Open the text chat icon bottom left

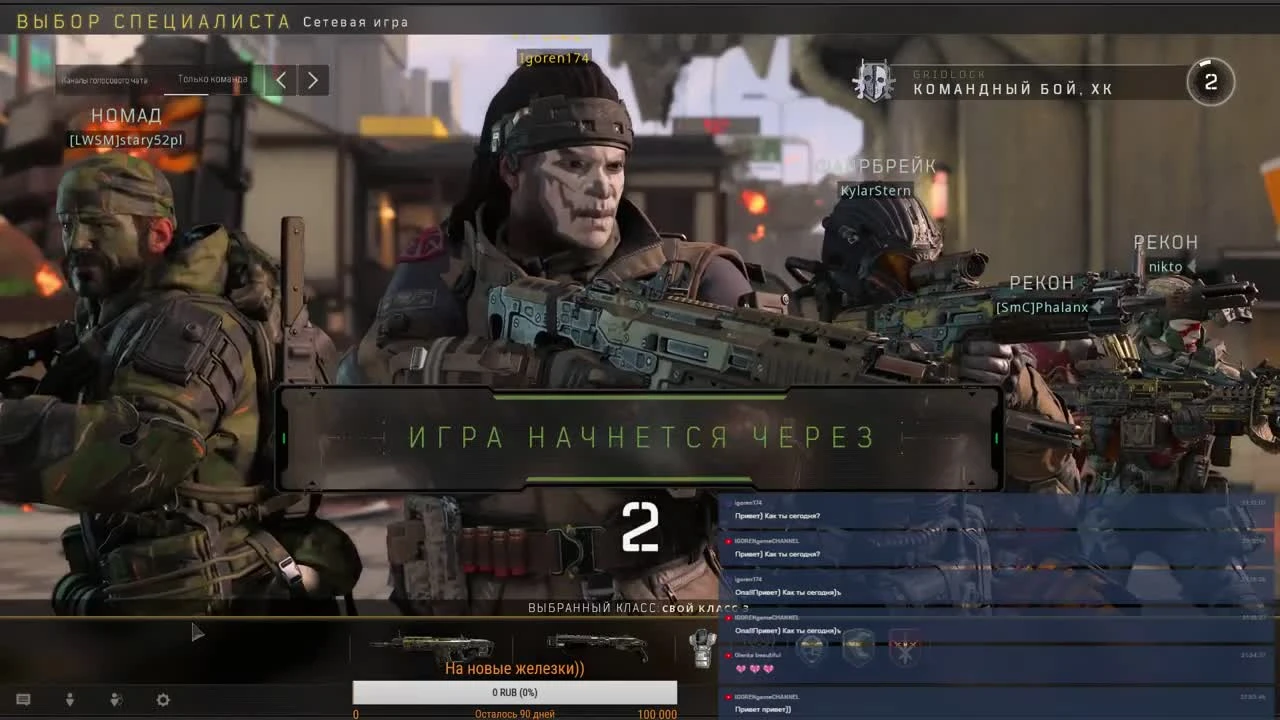coord(23,700)
